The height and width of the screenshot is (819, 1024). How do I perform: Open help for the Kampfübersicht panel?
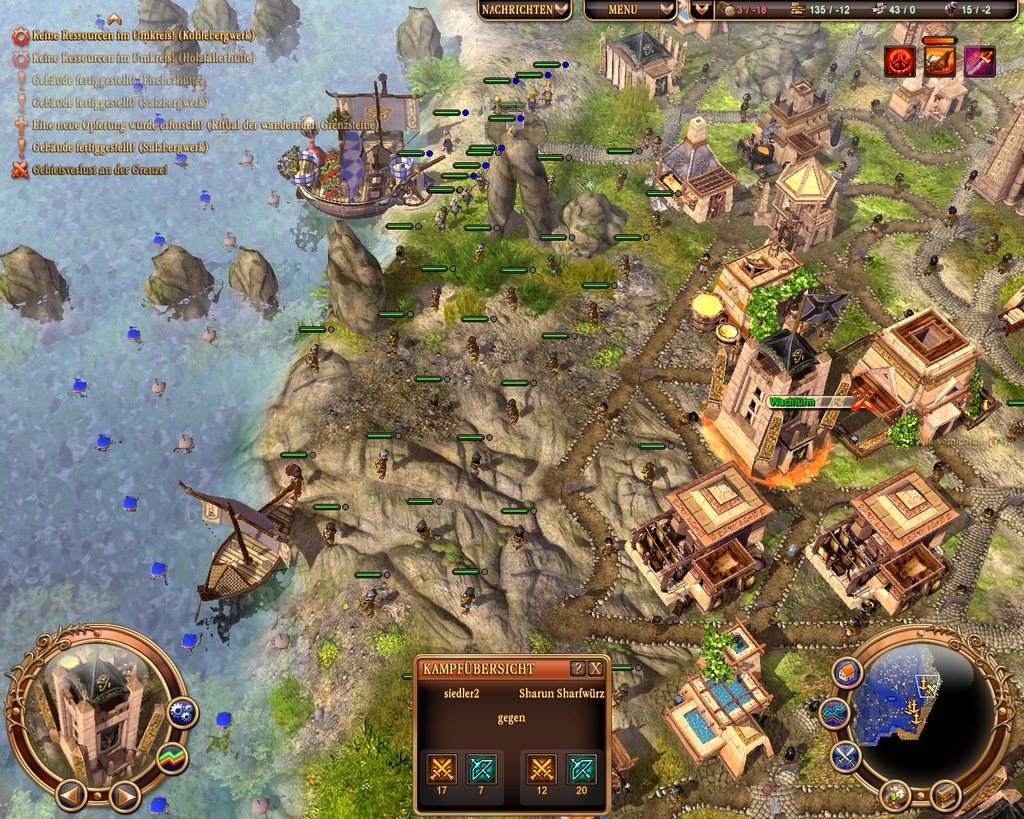[578, 668]
